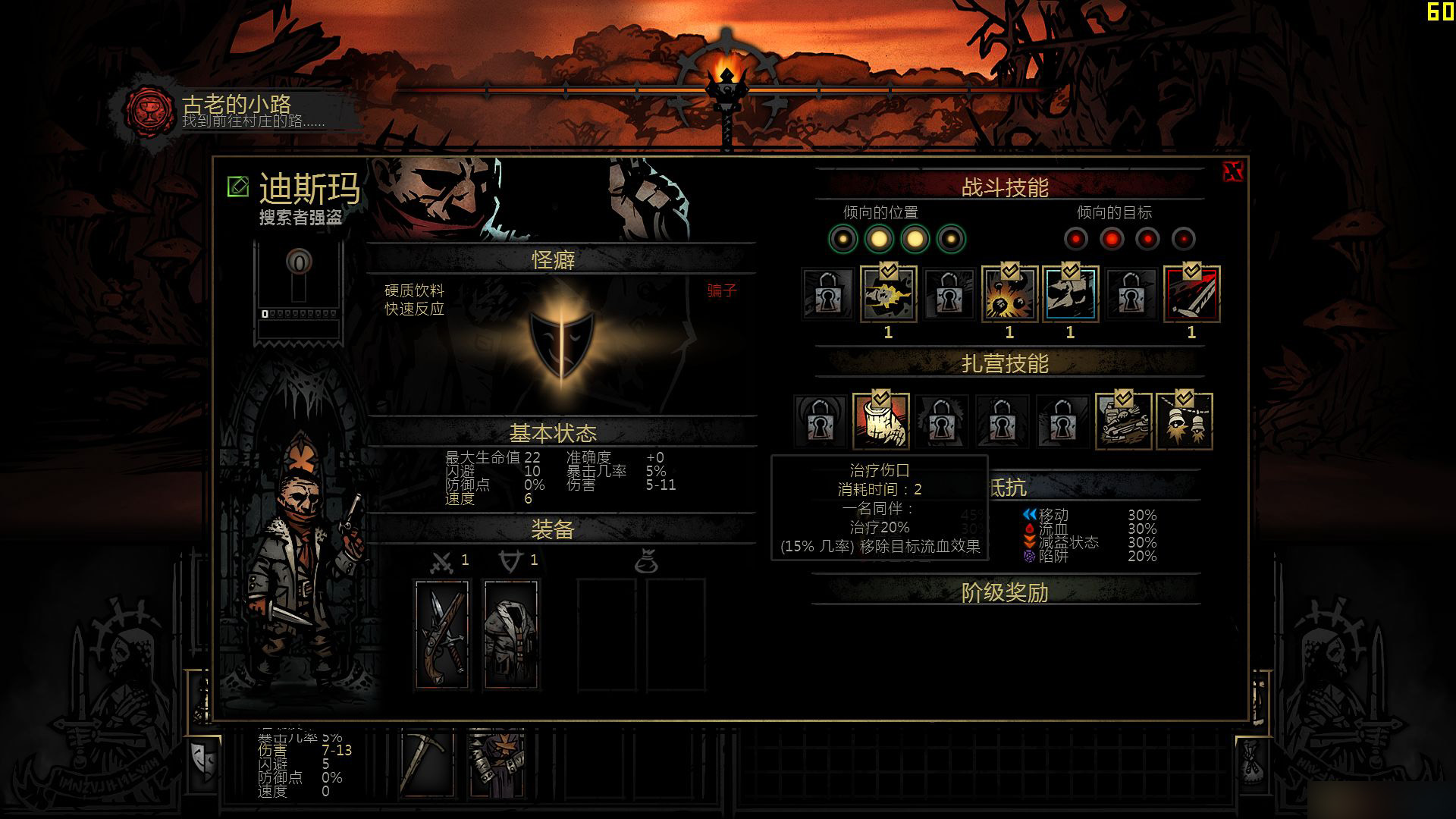Inspect the pistol and dagger weapon slot
1456x819 pixels.
pyautogui.click(x=442, y=634)
